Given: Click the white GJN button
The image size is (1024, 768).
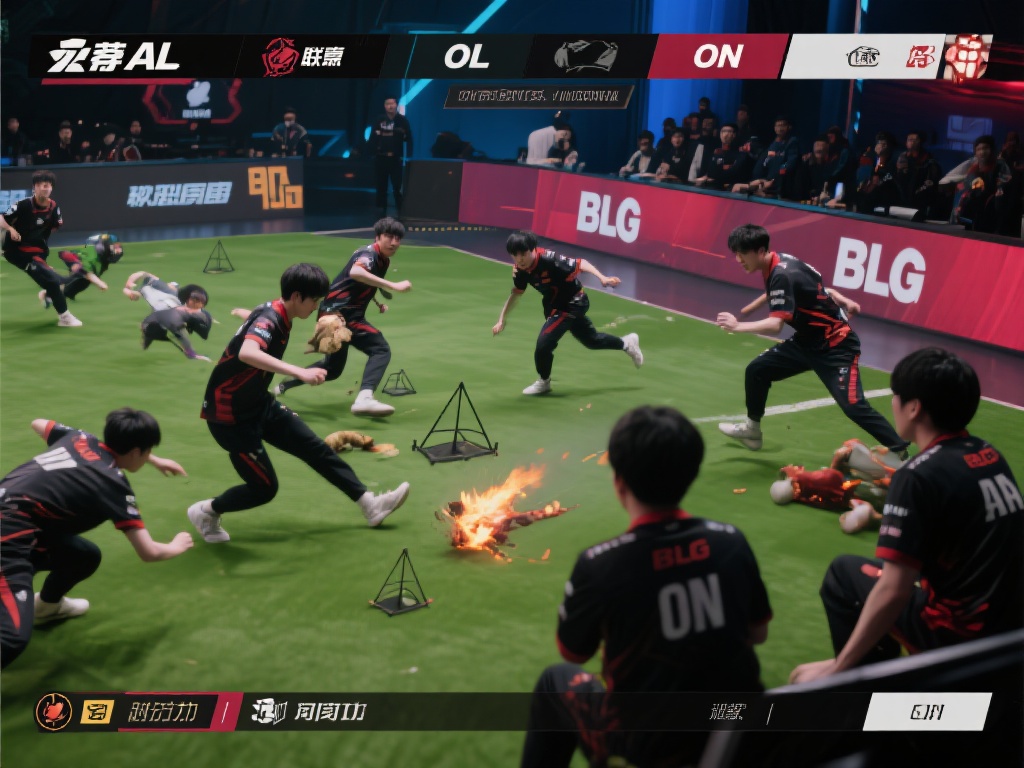Looking at the screenshot, I should tap(926, 712).
